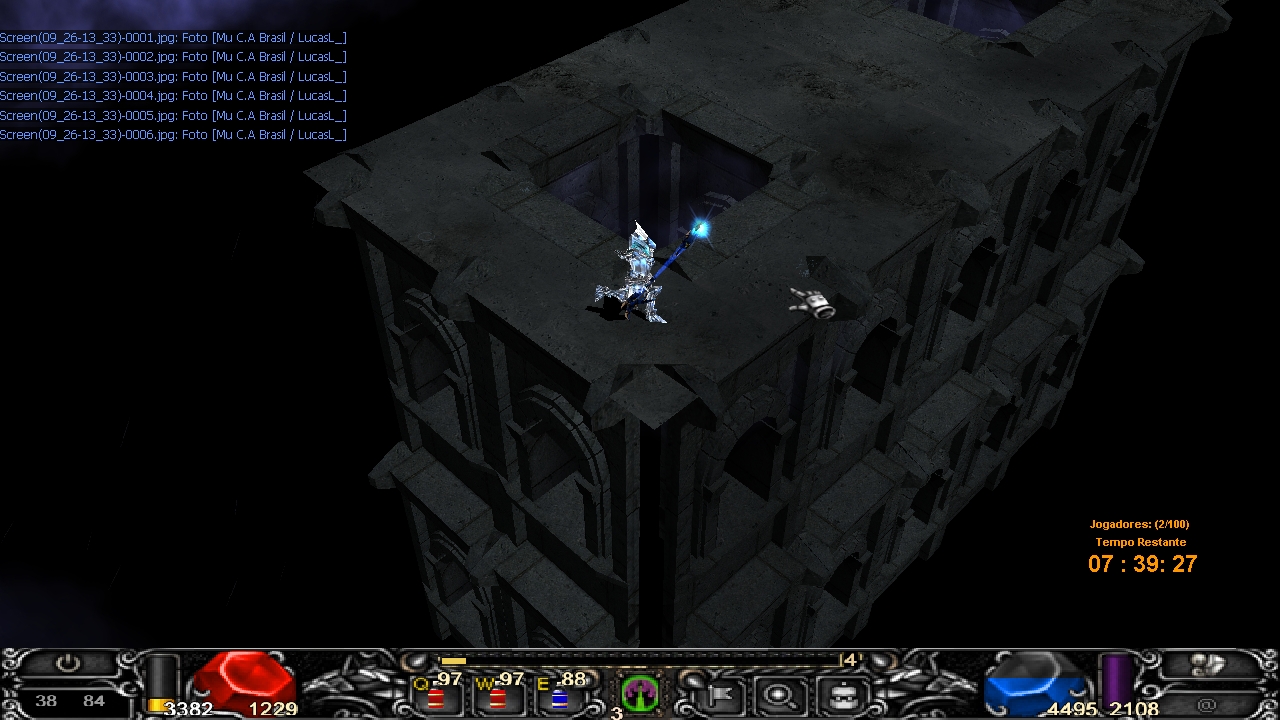Click the magnifying glass button

pyautogui.click(x=778, y=694)
